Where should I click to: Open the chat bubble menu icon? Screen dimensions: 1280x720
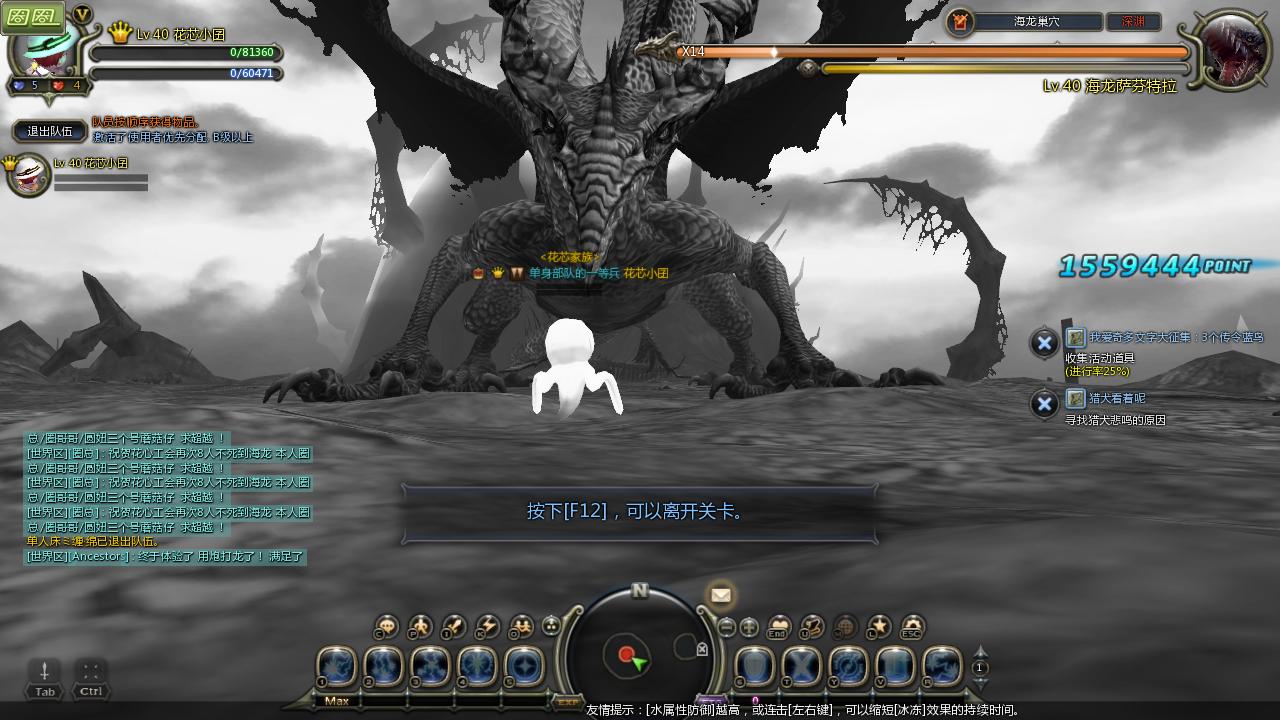pos(386,626)
